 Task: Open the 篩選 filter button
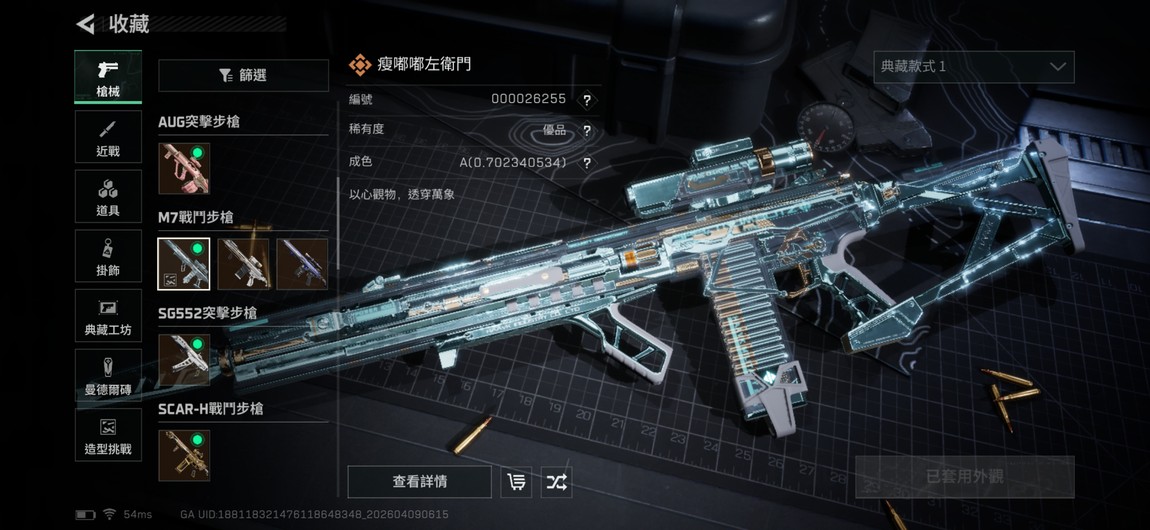[x=243, y=75]
